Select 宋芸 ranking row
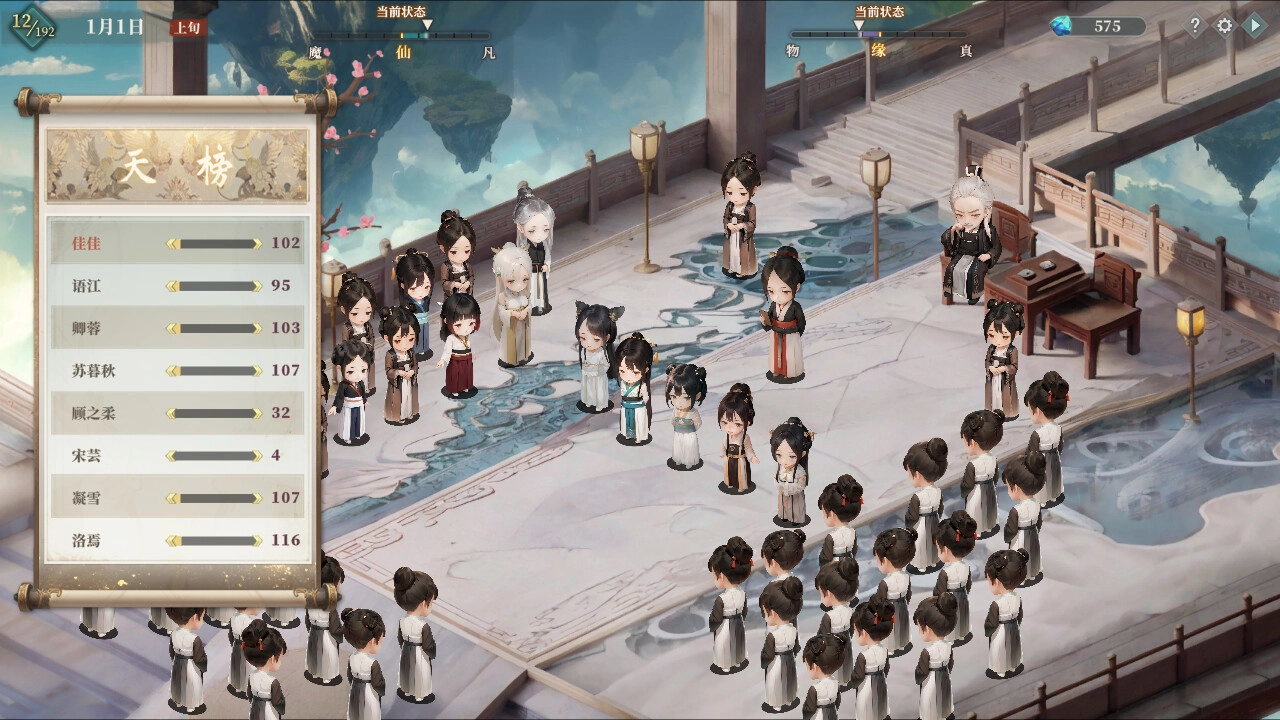The height and width of the screenshot is (720, 1280). coord(177,456)
